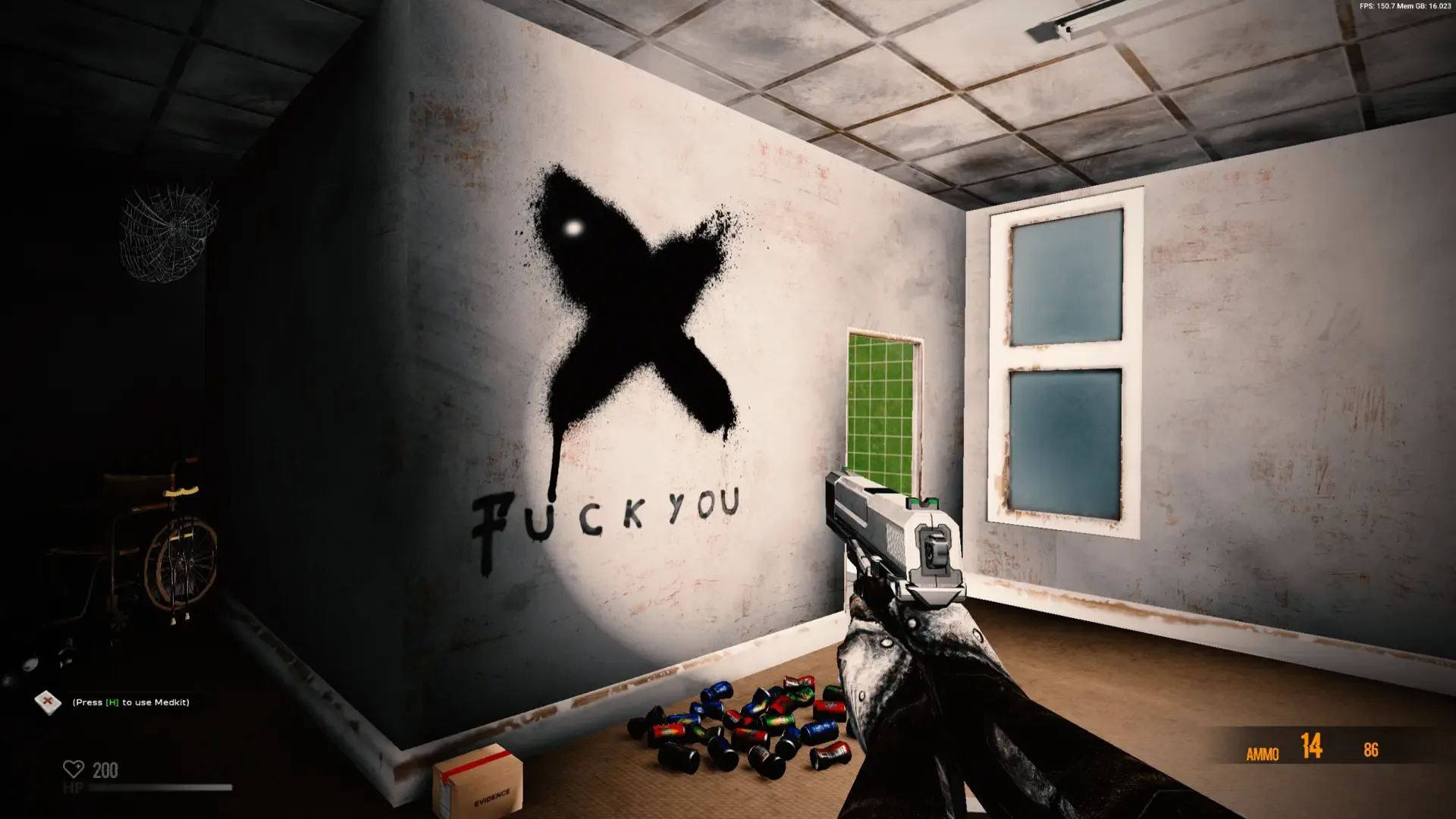Click the lower frosted window pane

pos(1062,440)
